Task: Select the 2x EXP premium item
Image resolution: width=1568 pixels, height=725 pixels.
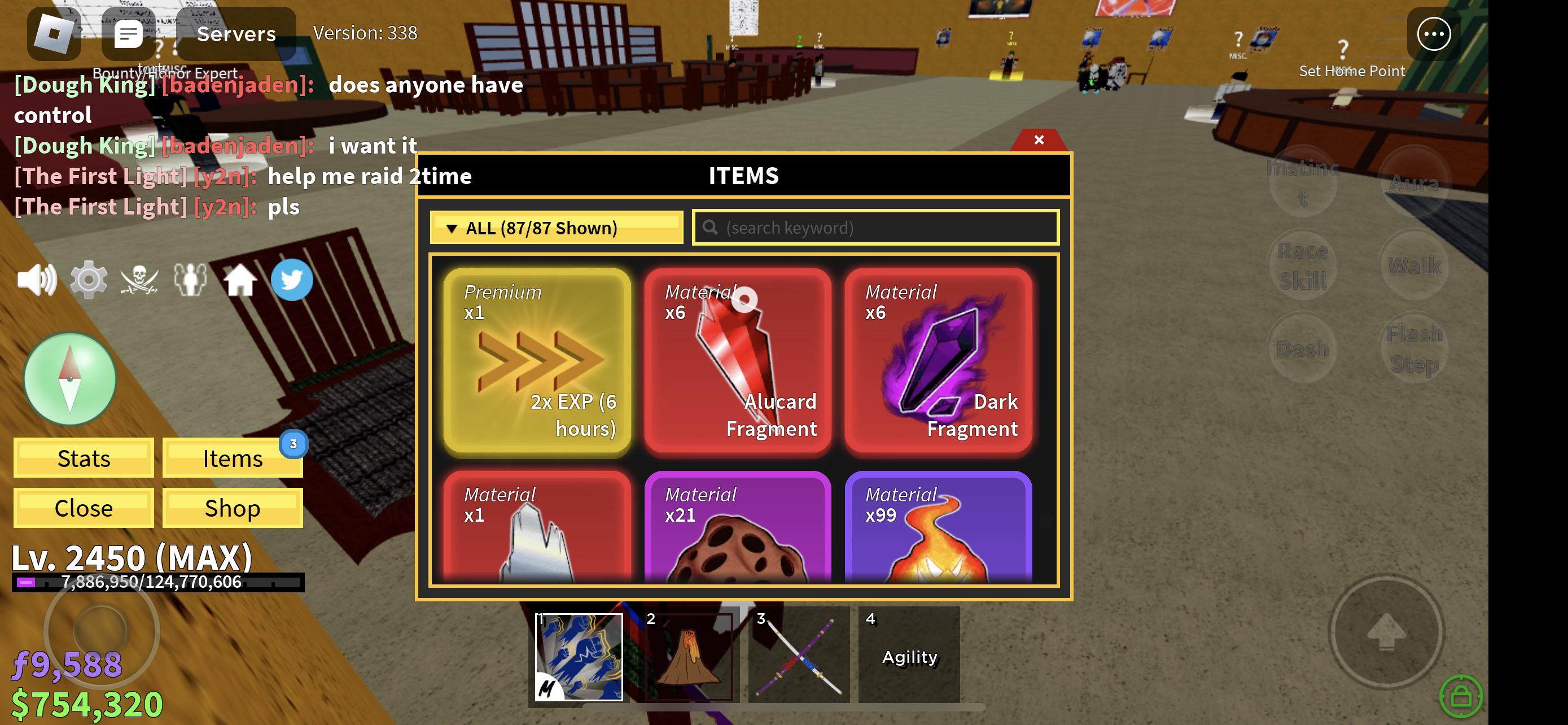Action: (x=537, y=361)
